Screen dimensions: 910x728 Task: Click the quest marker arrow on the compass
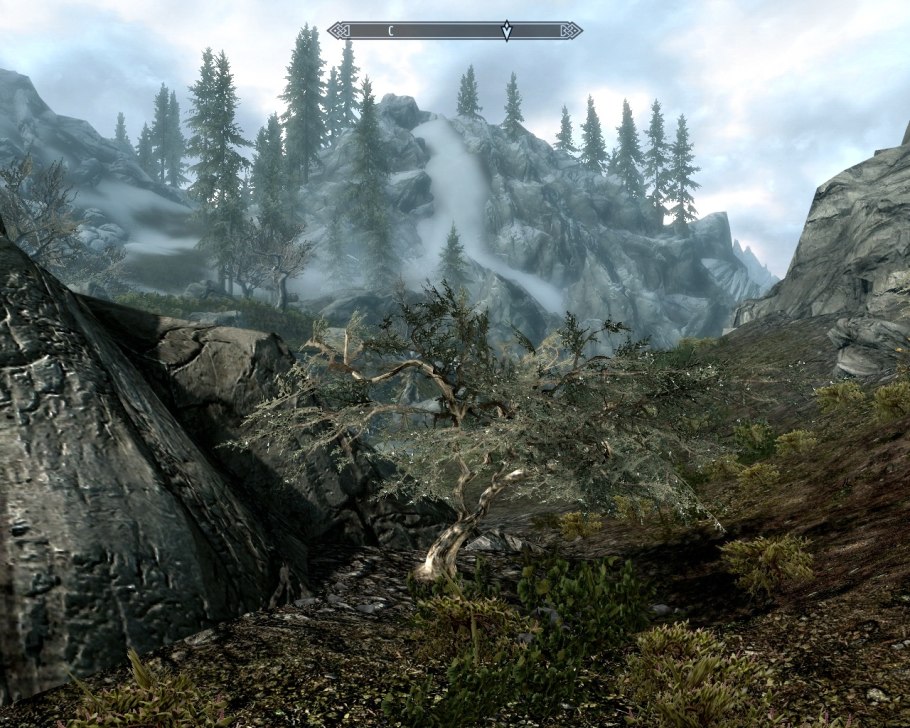(x=507, y=31)
